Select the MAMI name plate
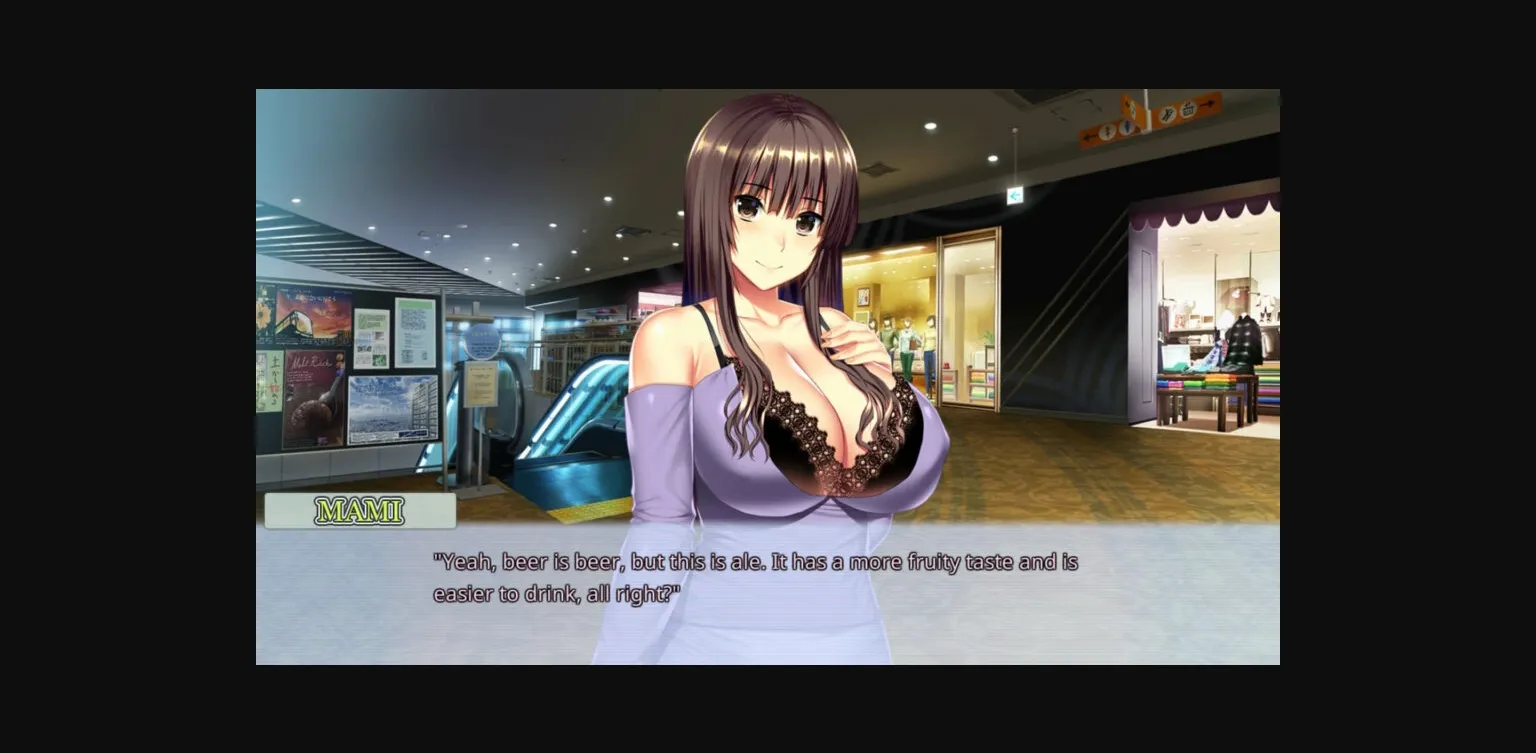 [x=359, y=510]
